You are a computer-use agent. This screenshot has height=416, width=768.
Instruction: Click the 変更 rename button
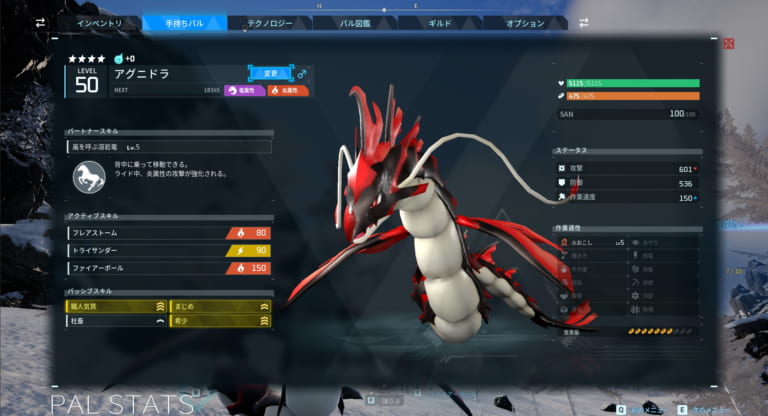coord(270,72)
